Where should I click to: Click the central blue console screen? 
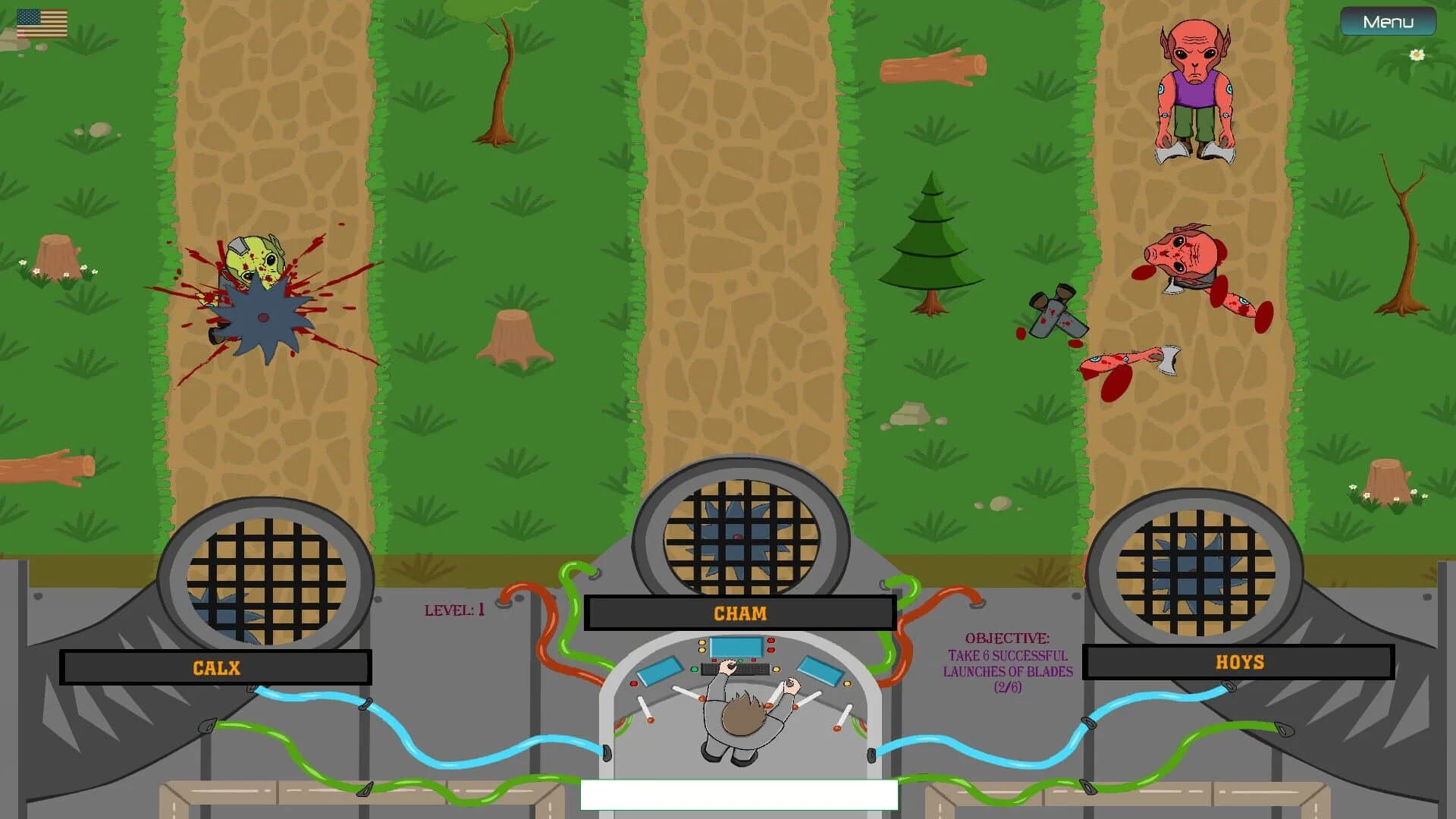(736, 648)
